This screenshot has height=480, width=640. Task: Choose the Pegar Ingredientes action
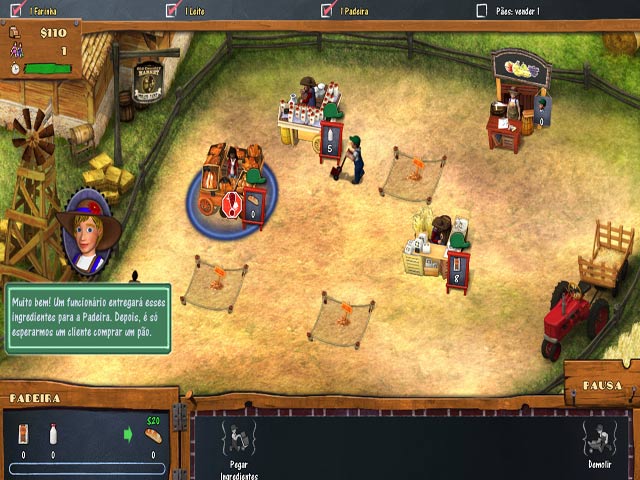click(239, 440)
